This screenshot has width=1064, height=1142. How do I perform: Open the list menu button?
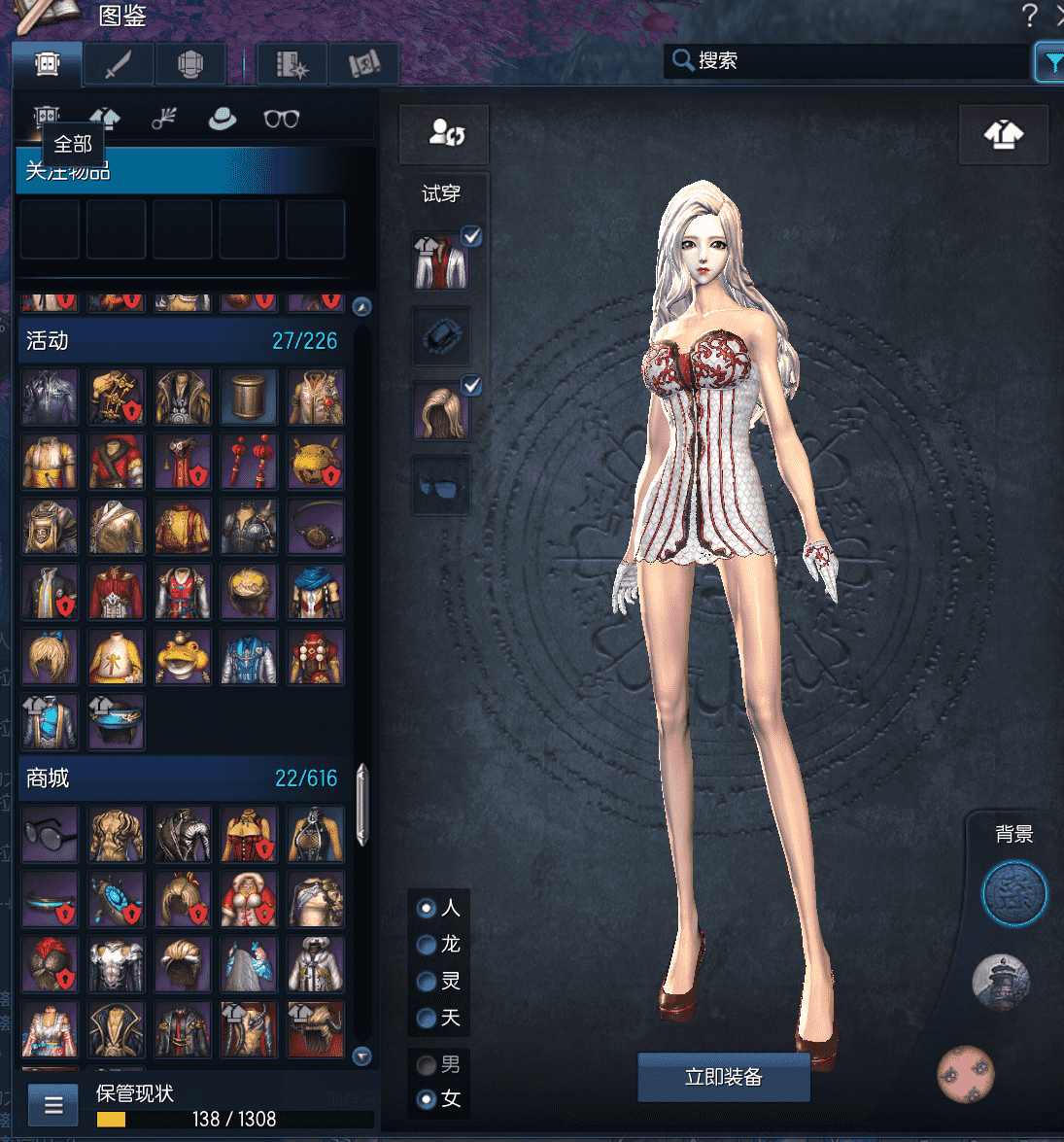tap(53, 1105)
